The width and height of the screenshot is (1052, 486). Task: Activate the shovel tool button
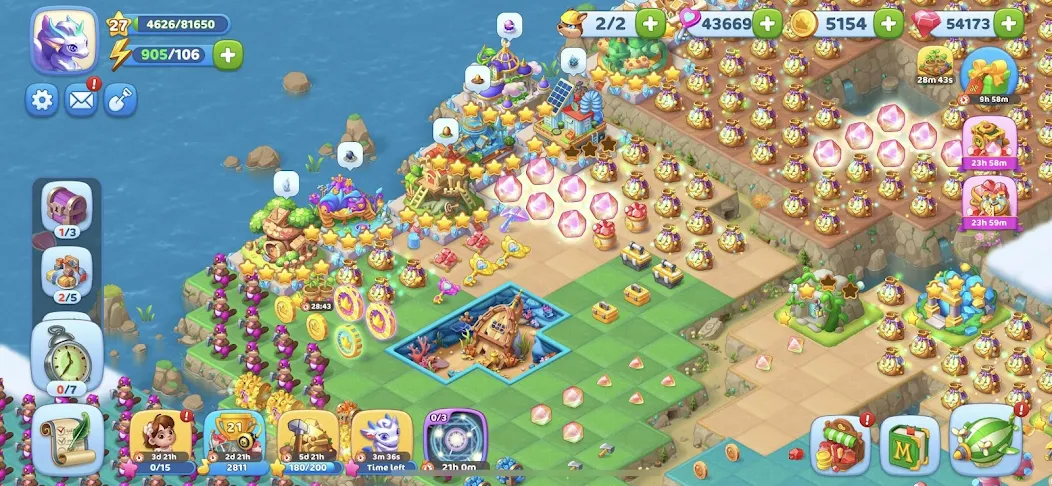[x=120, y=100]
